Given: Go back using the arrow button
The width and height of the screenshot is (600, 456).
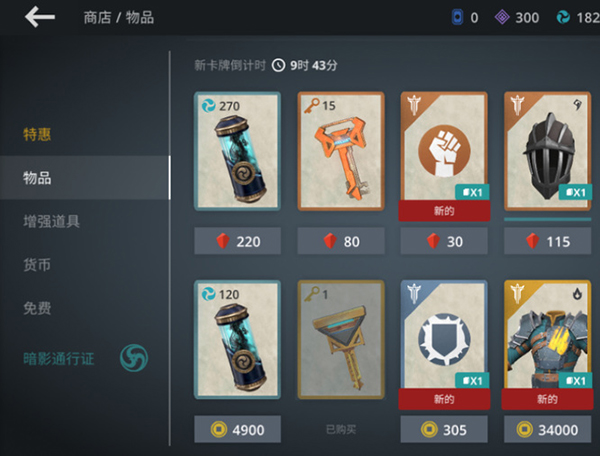Looking at the screenshot, I should point(40,17).
